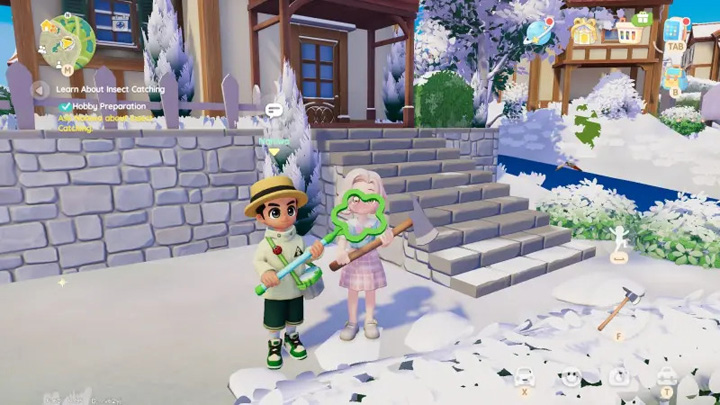Open the smiley face emote icon
The height and width of the screenshot is (405, 720).
click(x=571, y=376)
